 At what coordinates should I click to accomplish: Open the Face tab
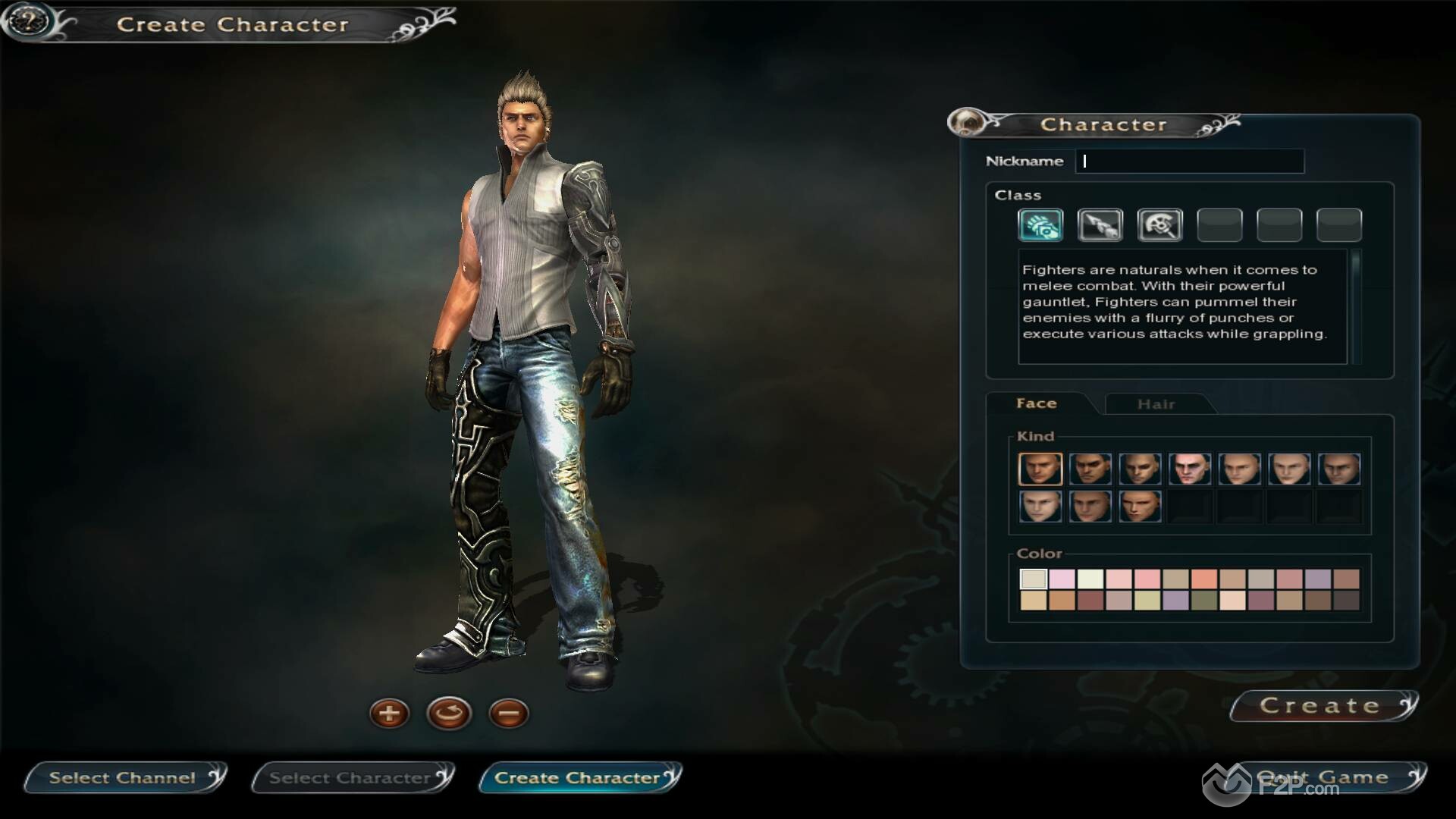pyautogui.click(x=1037, y=403)
